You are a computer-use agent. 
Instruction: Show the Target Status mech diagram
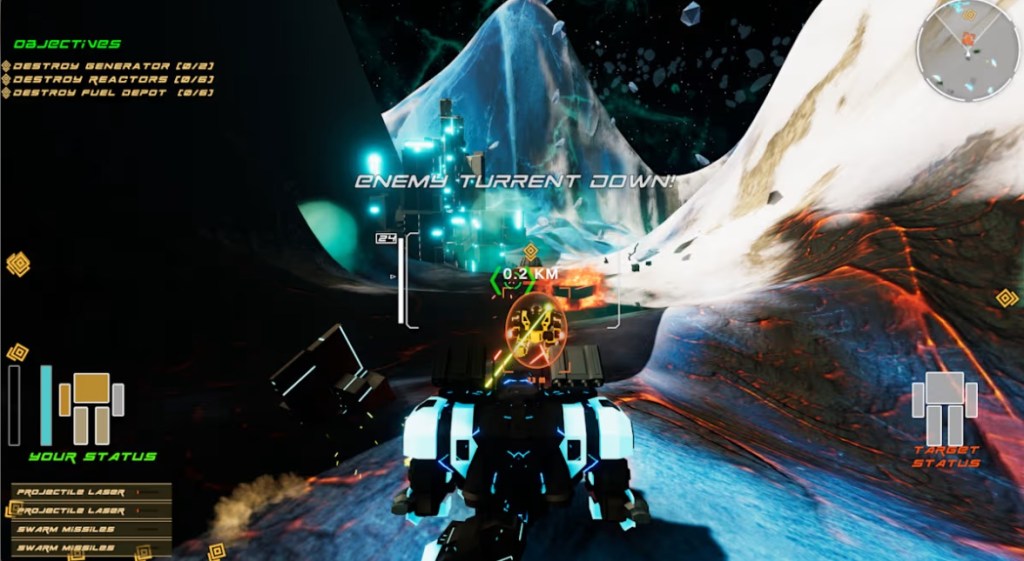[x=944, y=407]
